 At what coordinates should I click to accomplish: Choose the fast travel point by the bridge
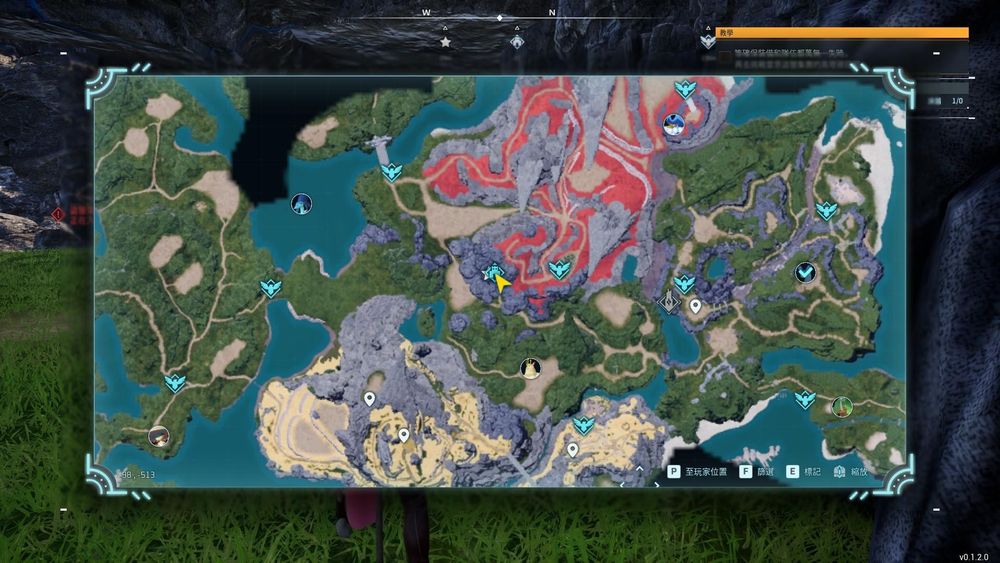click(391, 172)
